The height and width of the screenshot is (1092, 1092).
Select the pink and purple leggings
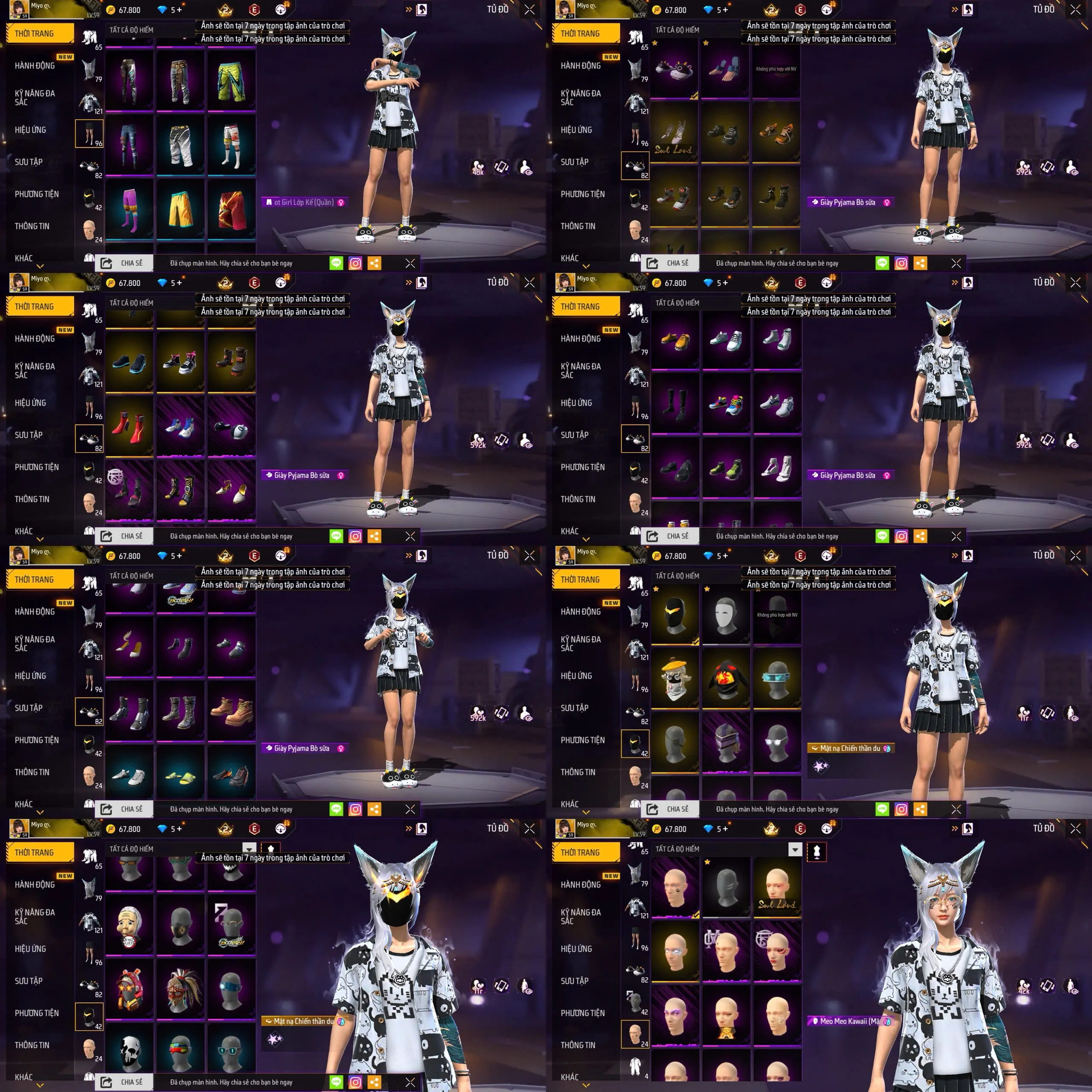click(x=129, y=208)
